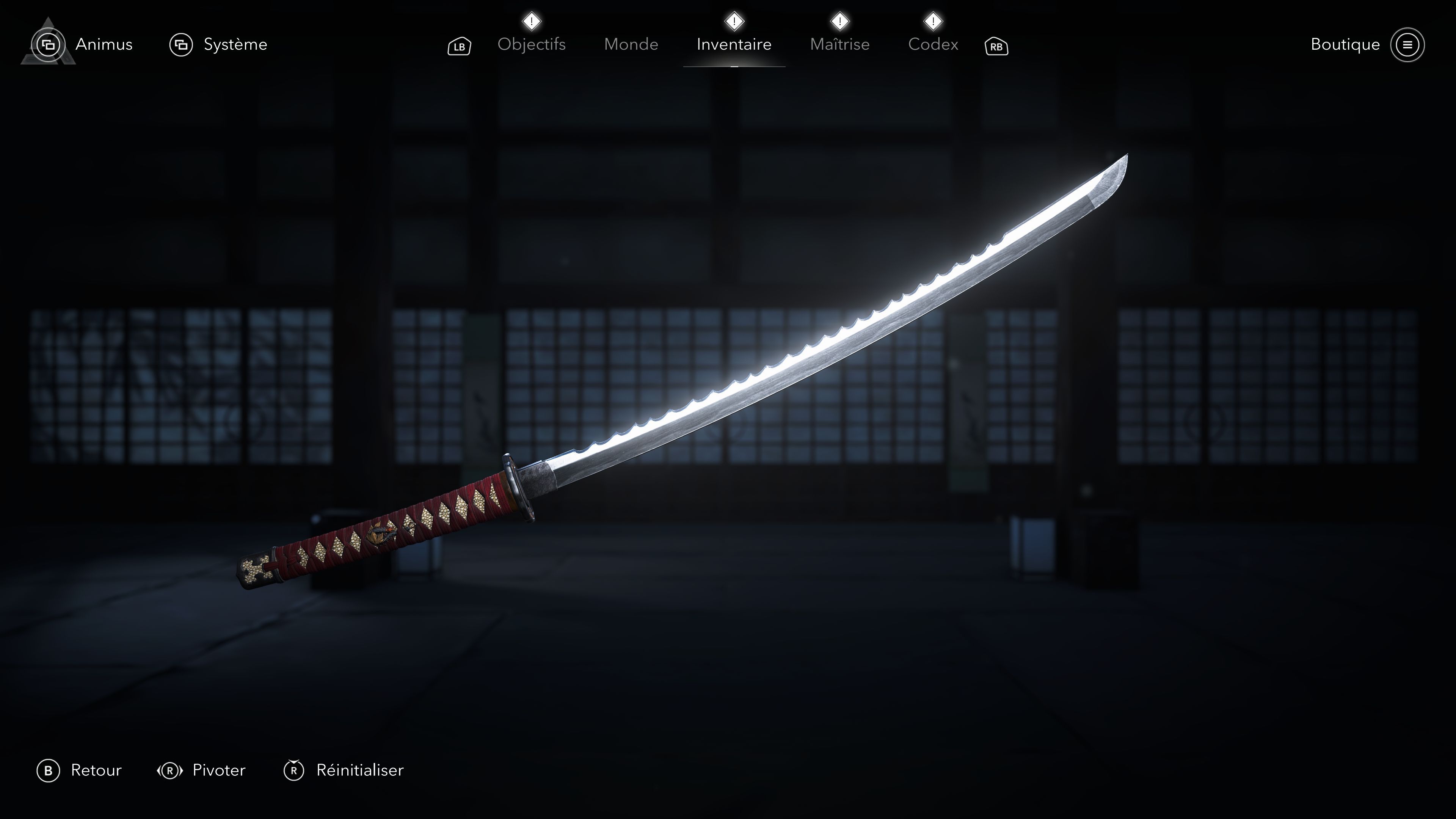The width and height of the screenshot is (1456, 819).
Task: Open the Maîtrise tab
Action: tap(839, 45)
